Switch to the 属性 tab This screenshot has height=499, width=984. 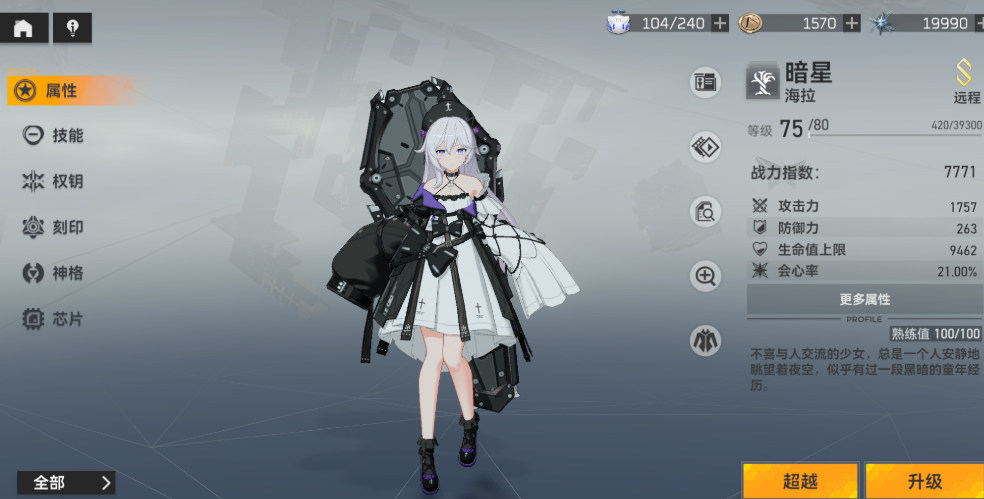[x=62, y=91]
